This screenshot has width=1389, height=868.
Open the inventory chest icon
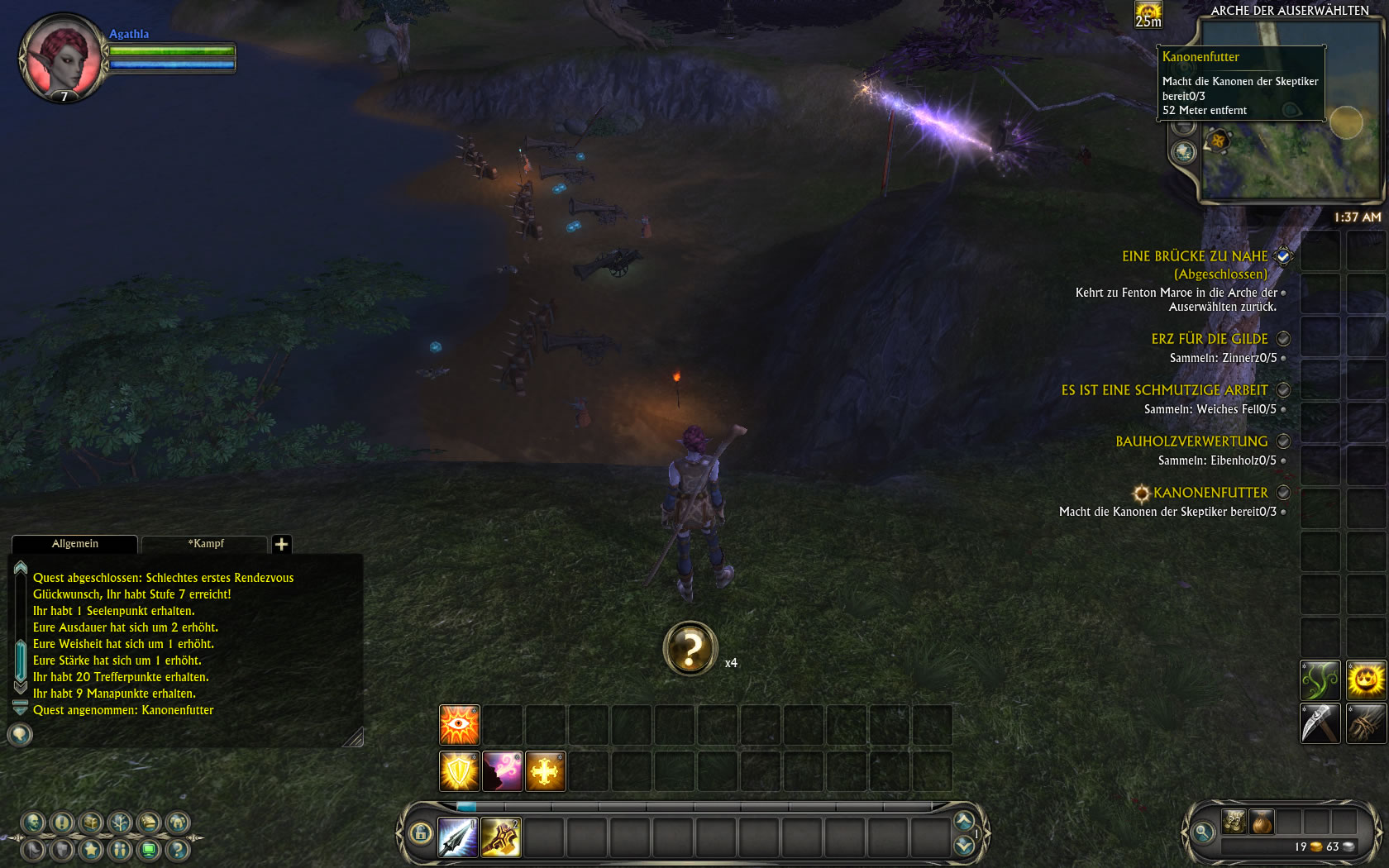[x=89, y=823]
